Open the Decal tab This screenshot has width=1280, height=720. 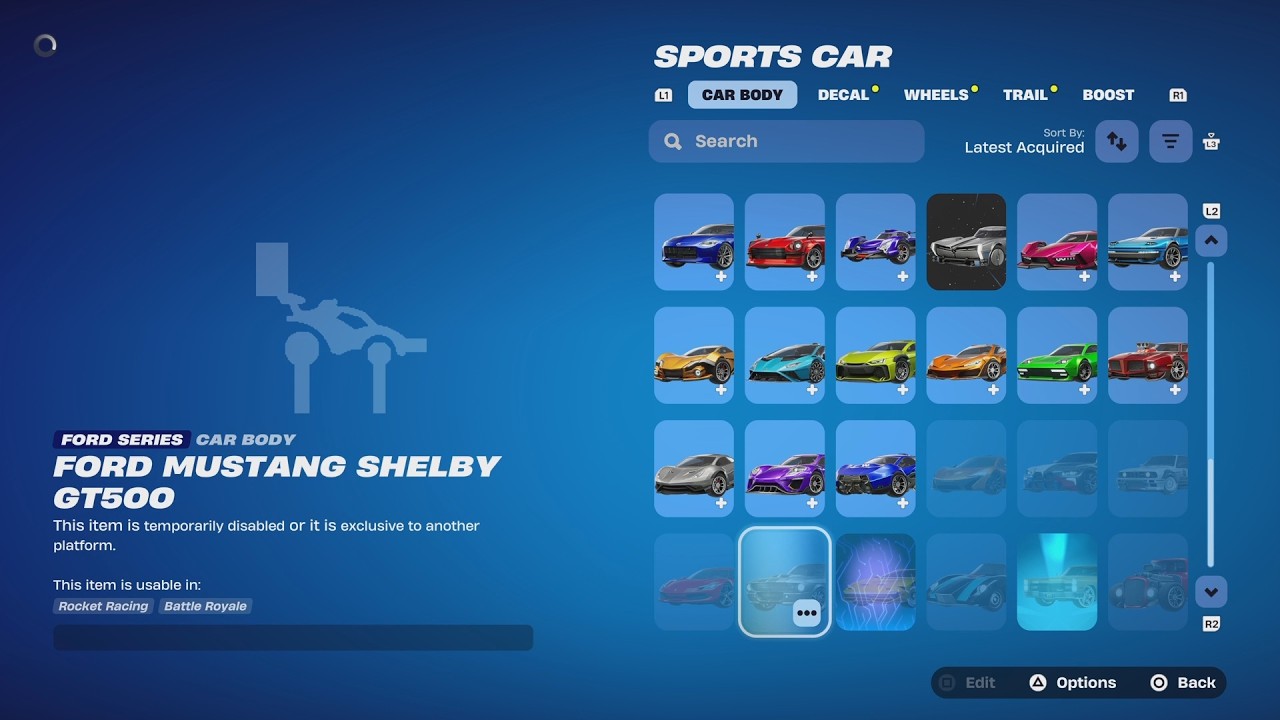(843, 95)
